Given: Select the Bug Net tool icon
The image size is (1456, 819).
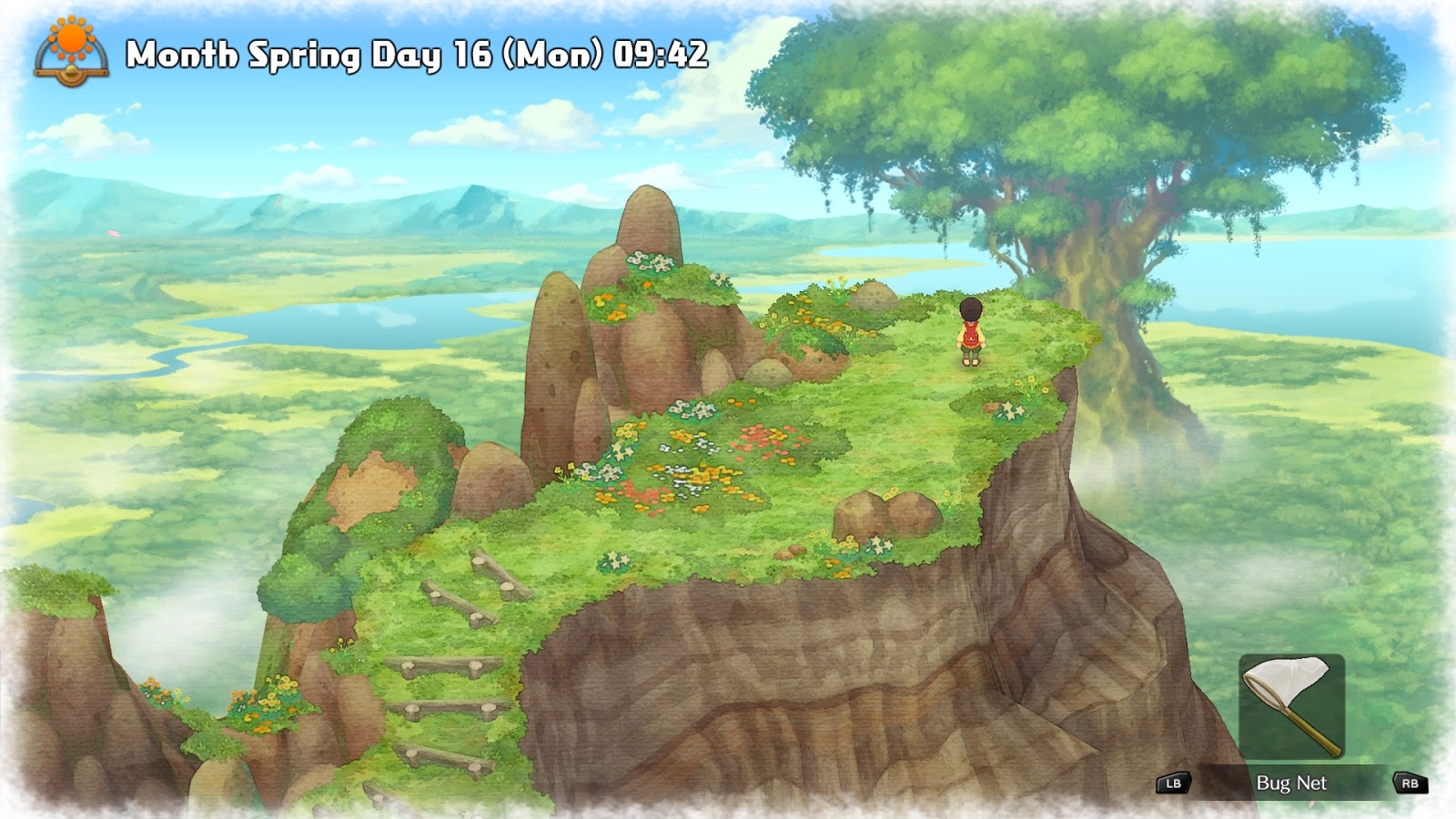Looking at the screenshot, I should [x=1292, y=705].
